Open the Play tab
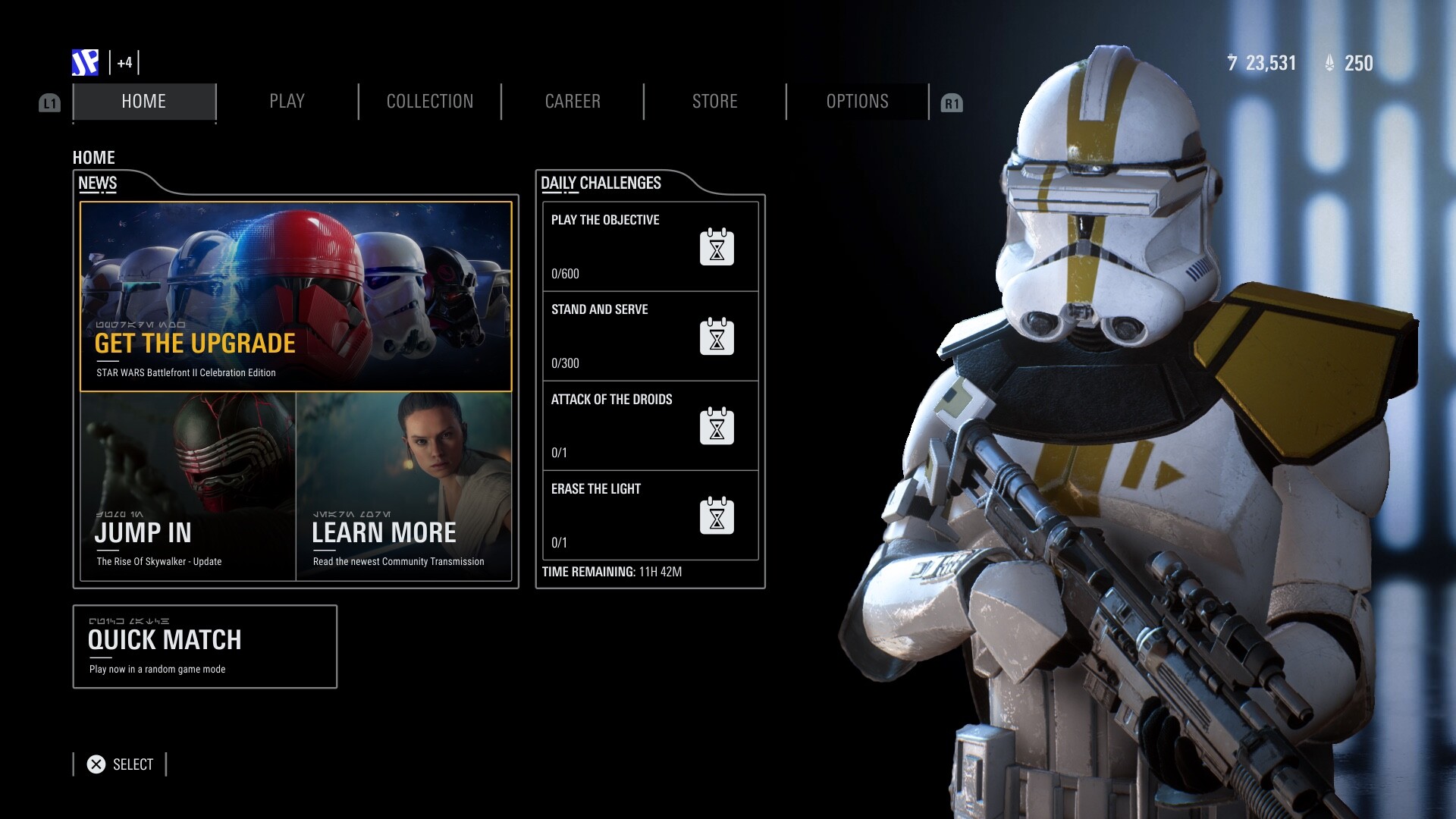Image resolution: width=1456 pixels, height=819 pixels. pos(287,102)
